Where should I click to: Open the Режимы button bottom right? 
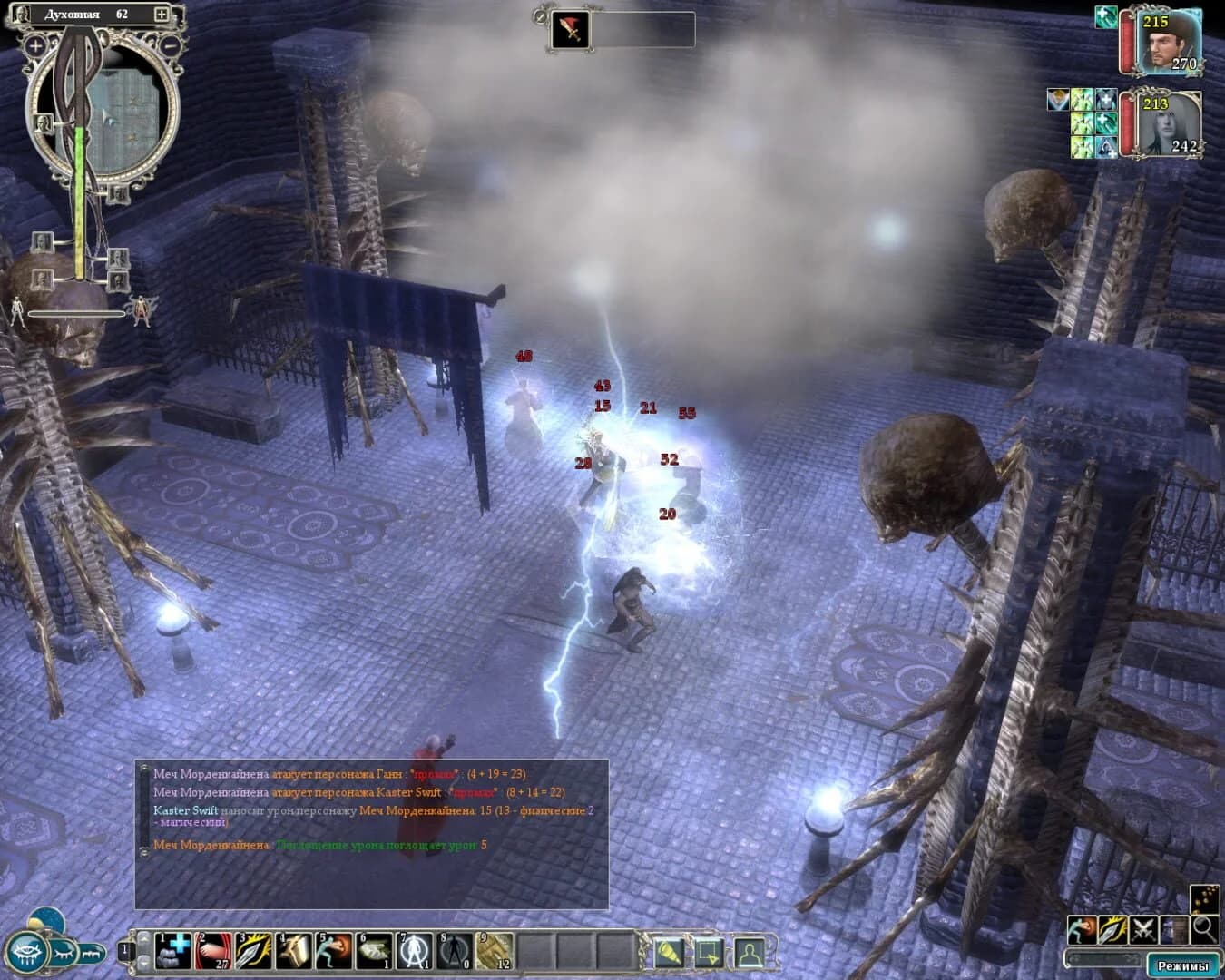click(1182, 966)
